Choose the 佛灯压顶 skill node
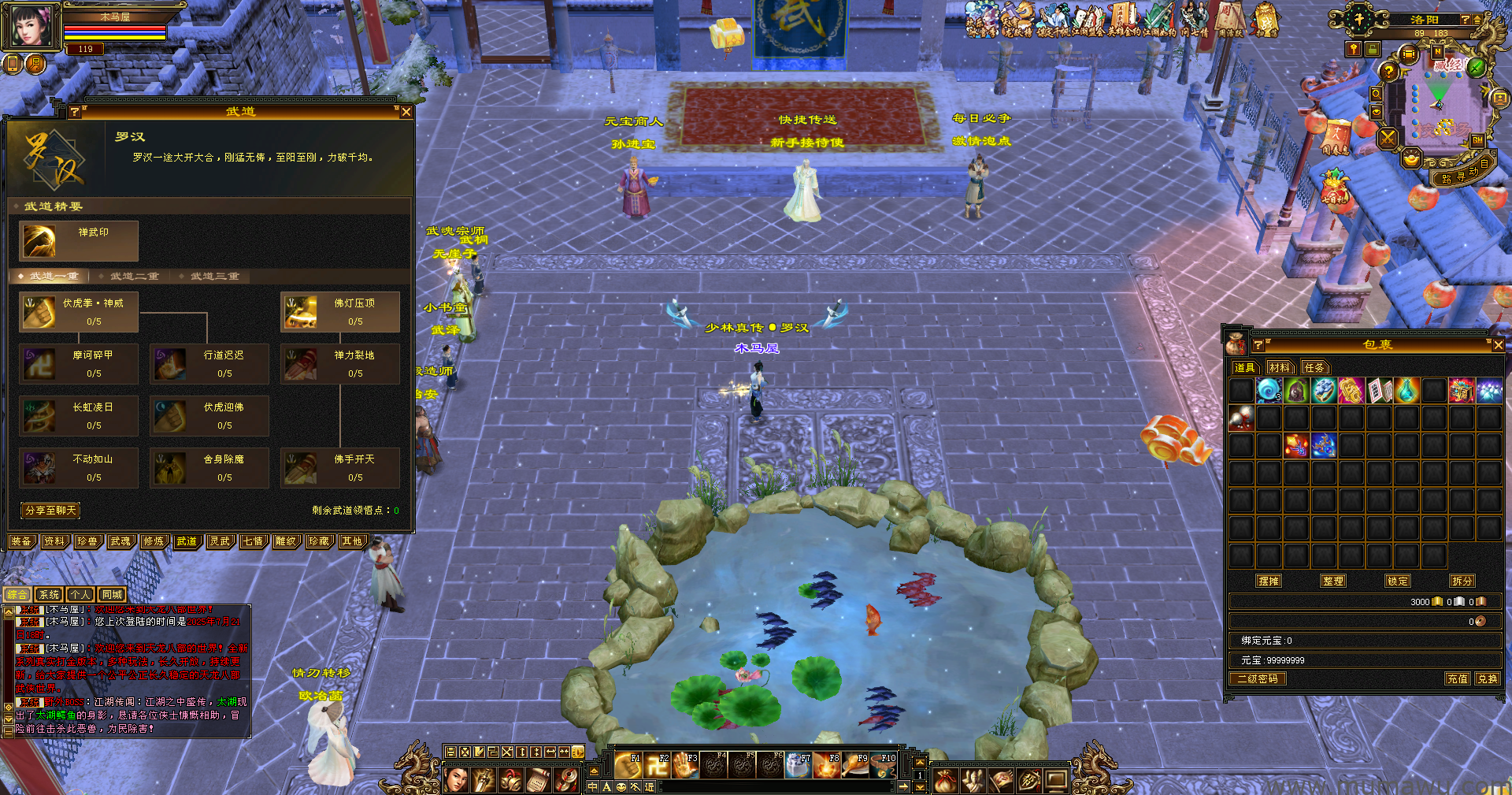This screenshot has width=1512, height=795. click(x=340, y=312)
